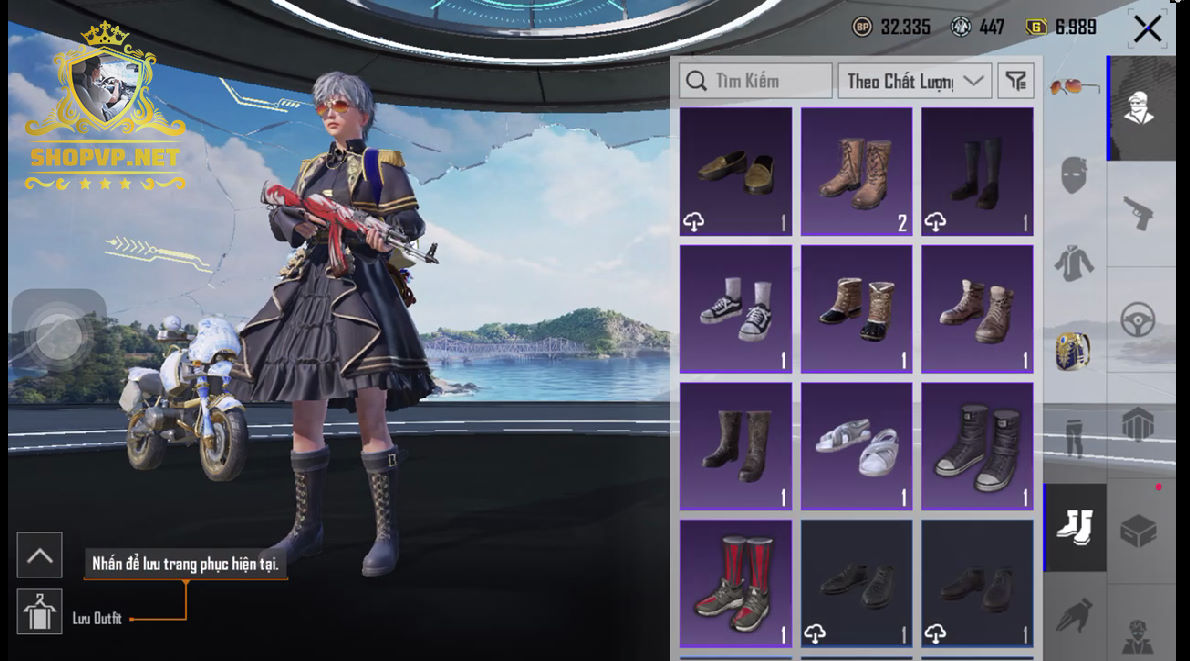Screen dimensions: 1190x661
Task: Close the inventory with the X button
Action: (x=1147, y=29)
